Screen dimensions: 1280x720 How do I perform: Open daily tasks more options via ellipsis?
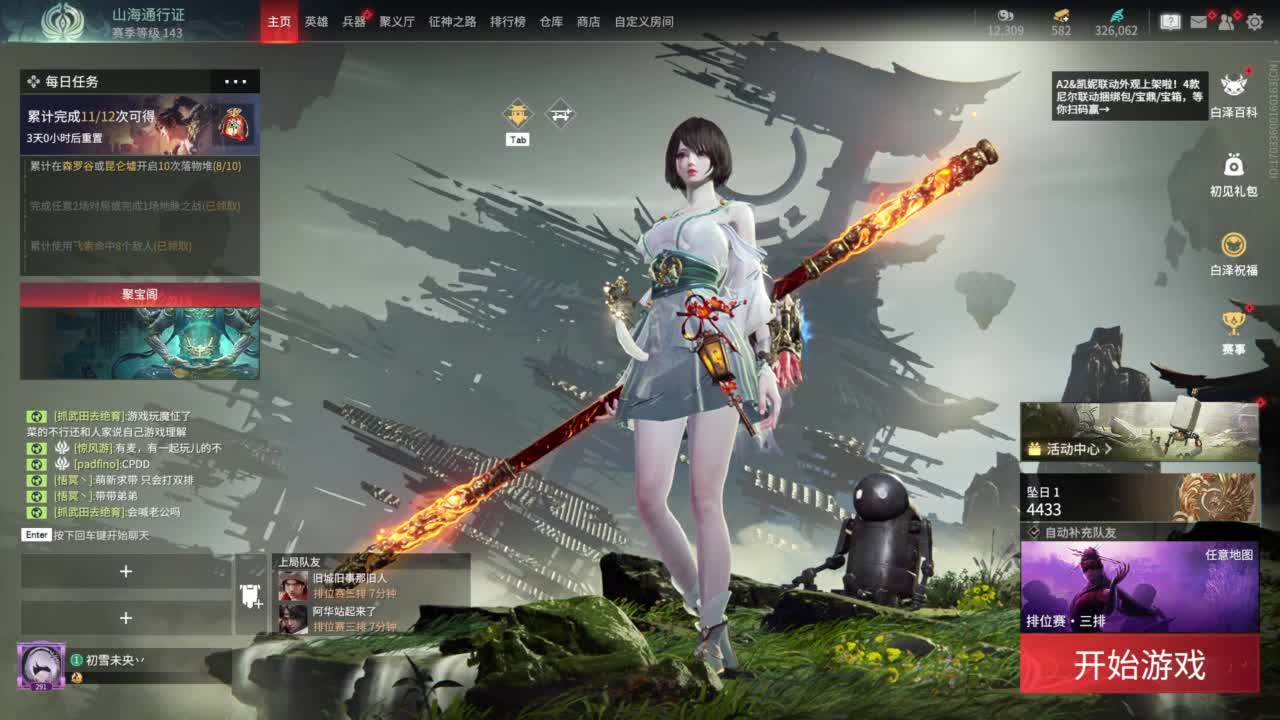click(x=236, y=81)
